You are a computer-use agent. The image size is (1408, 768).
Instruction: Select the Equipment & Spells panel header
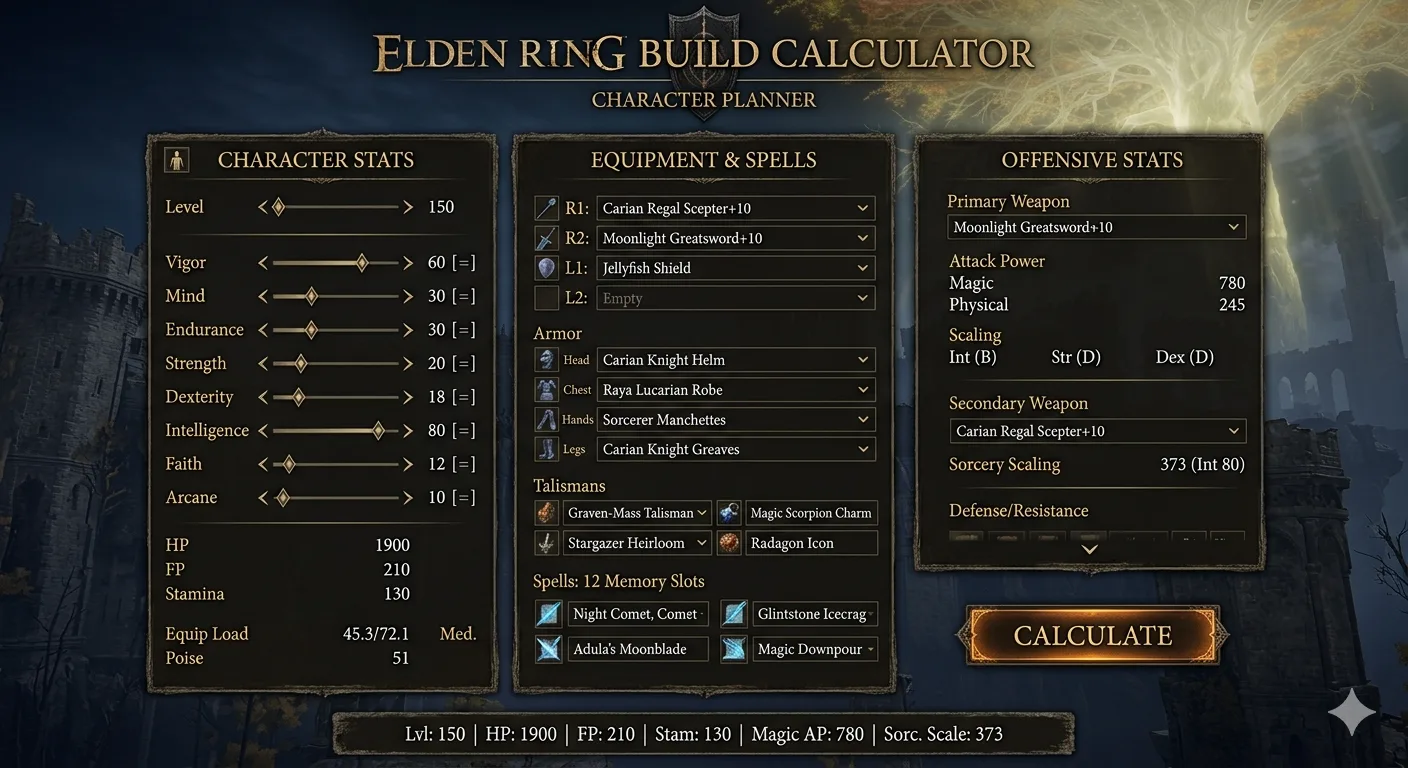(703, 160)
